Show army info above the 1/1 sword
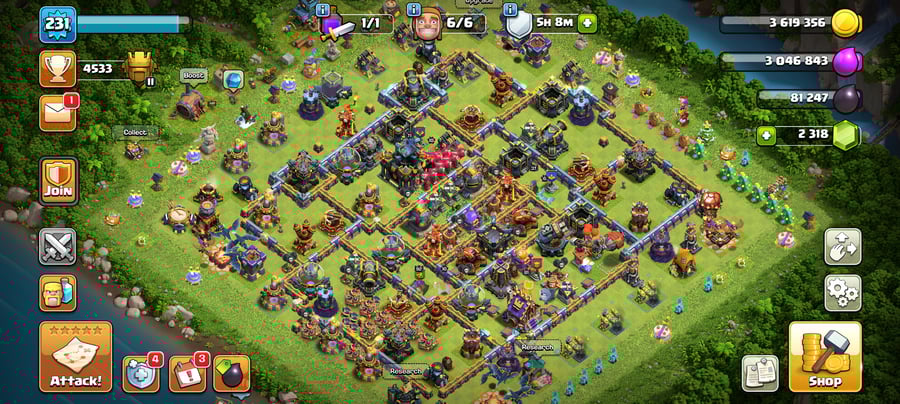Image resolution: width=900 pixels, height=404 pixels. tap(323, 10)
